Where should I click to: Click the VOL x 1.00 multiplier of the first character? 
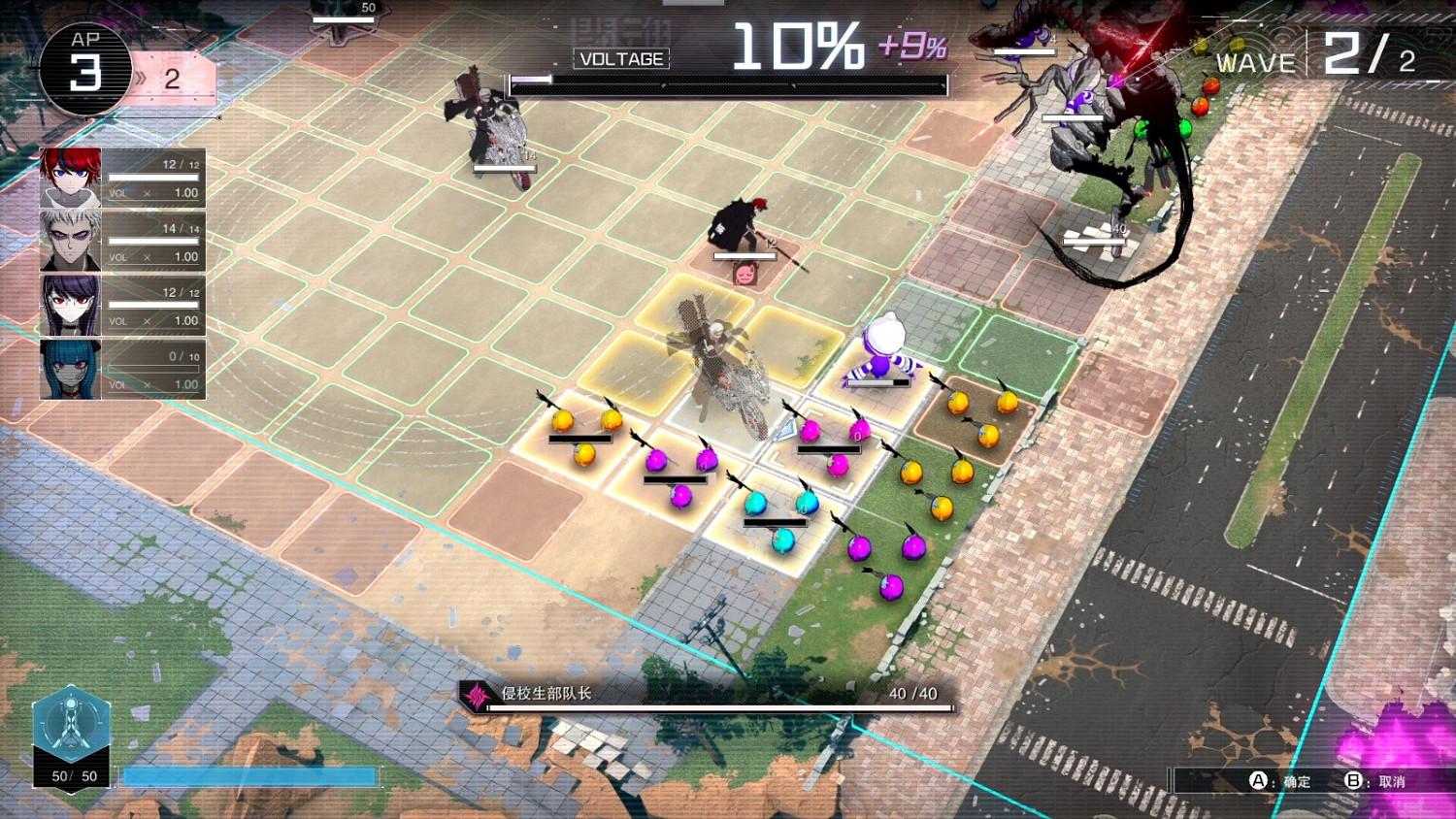(155, 192)
